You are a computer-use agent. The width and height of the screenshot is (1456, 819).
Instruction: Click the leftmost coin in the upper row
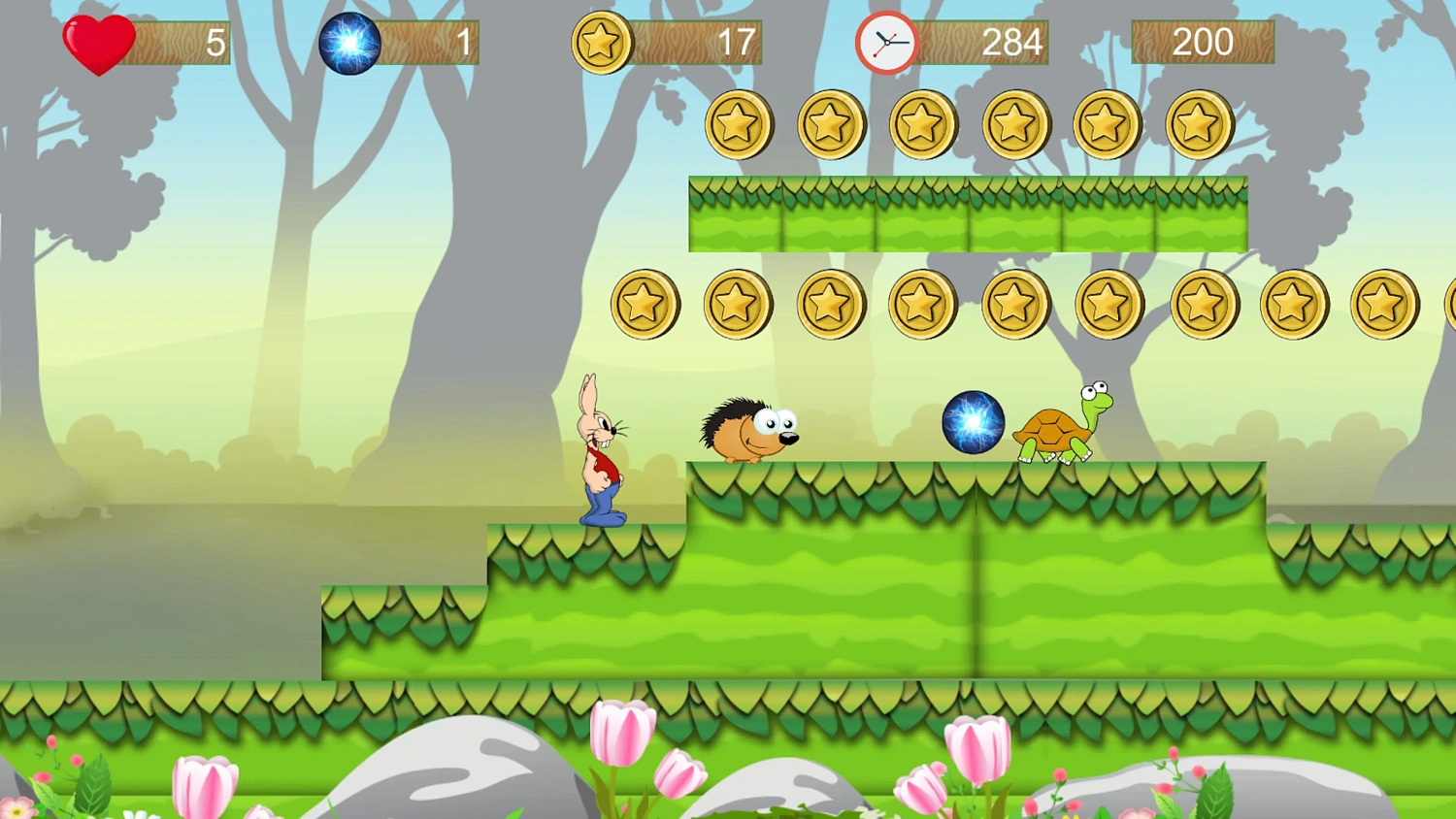pos(740,124)
